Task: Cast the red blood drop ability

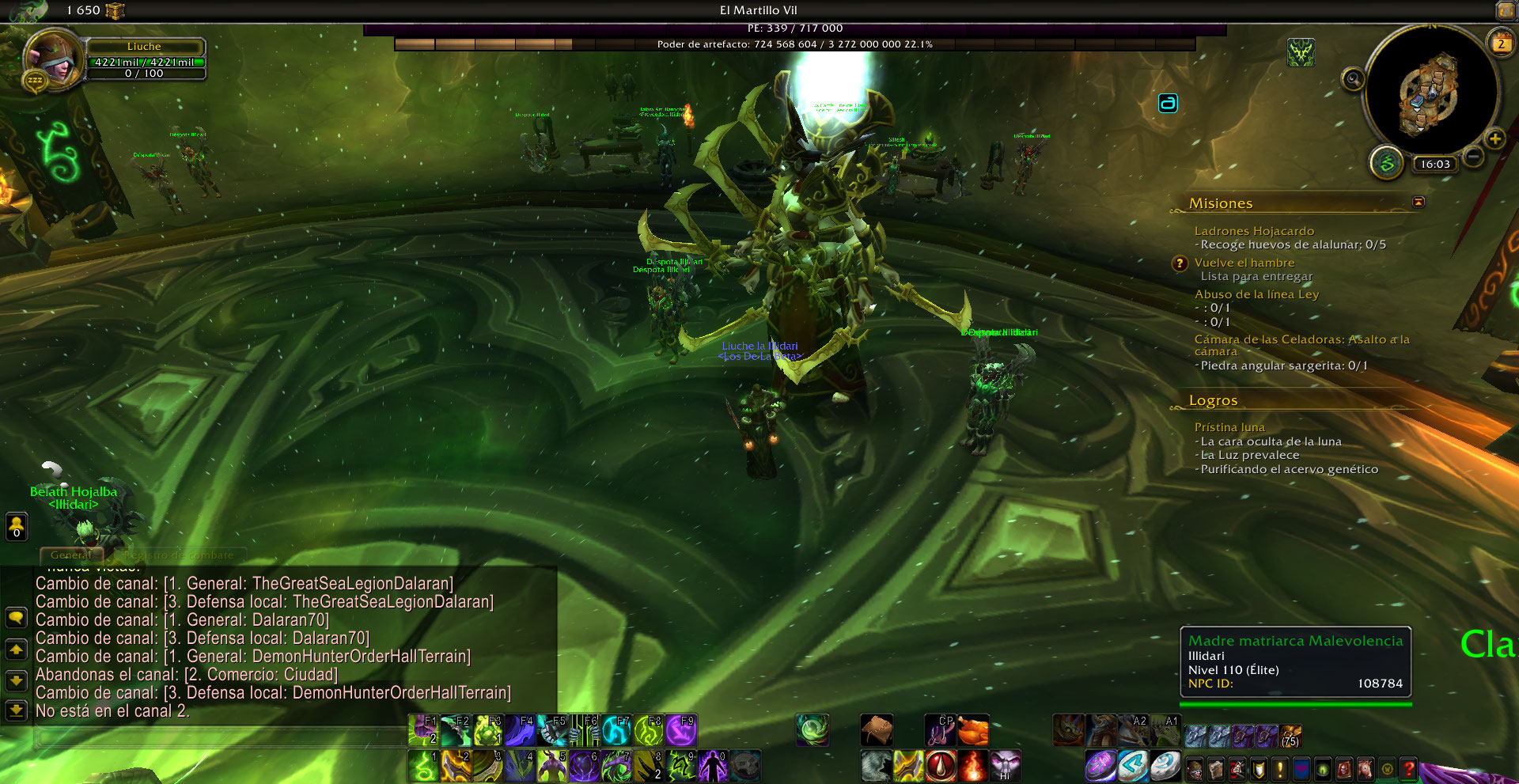Action: coord(941,766)
